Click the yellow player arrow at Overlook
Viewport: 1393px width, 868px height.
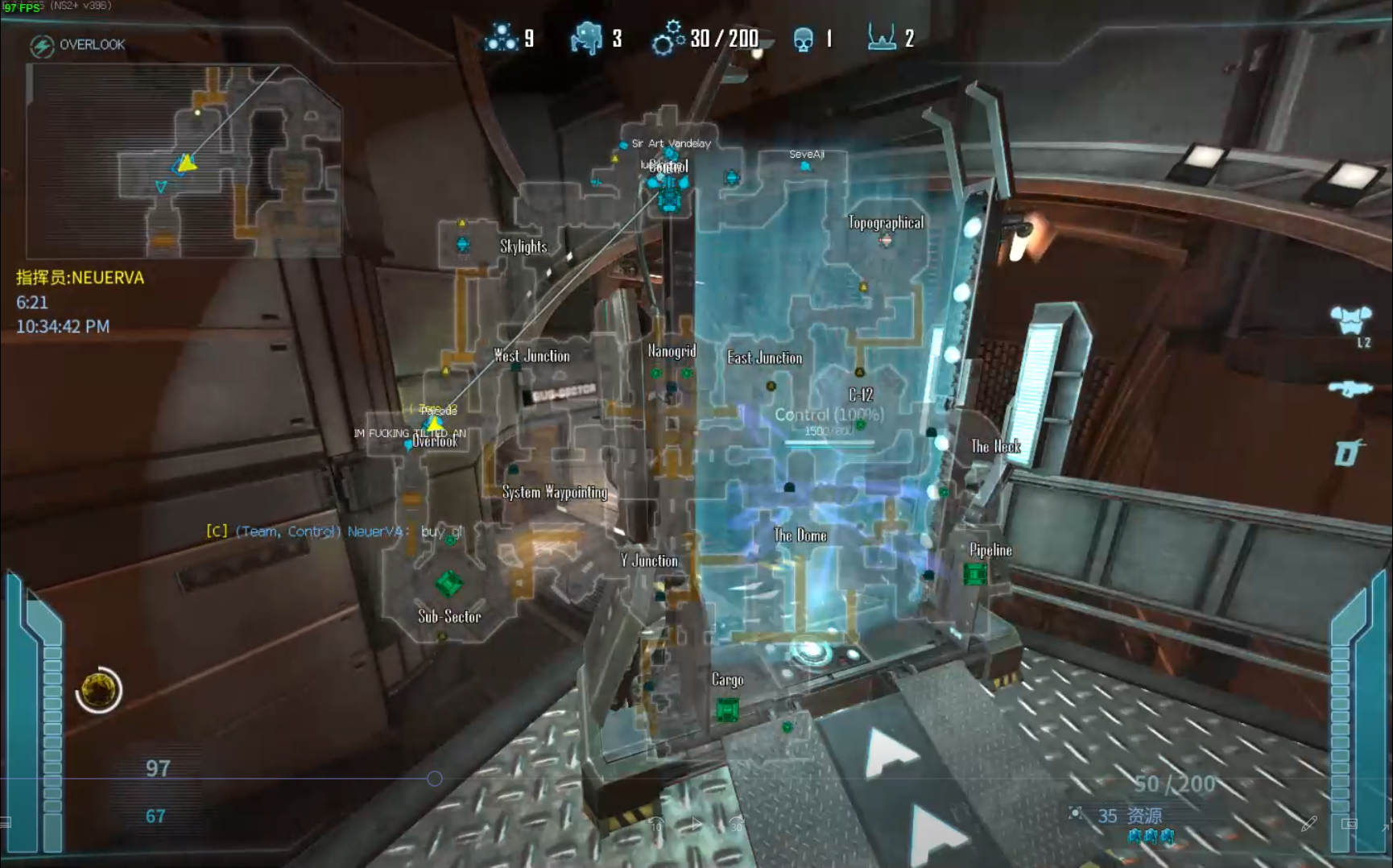(435, 423)
